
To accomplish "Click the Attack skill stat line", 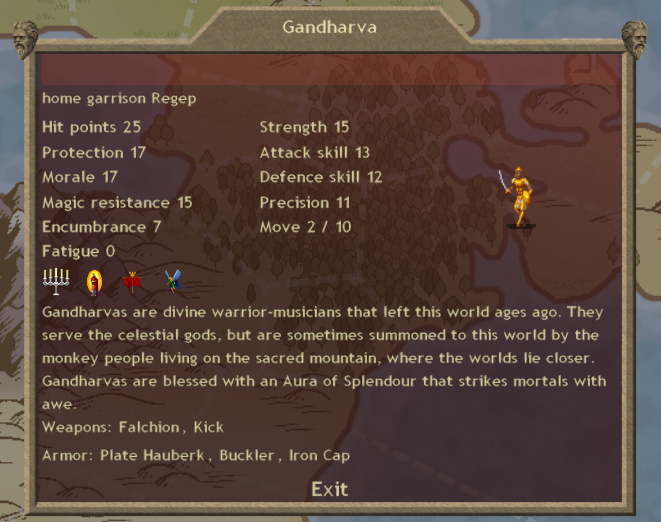I will click(314, 152).
